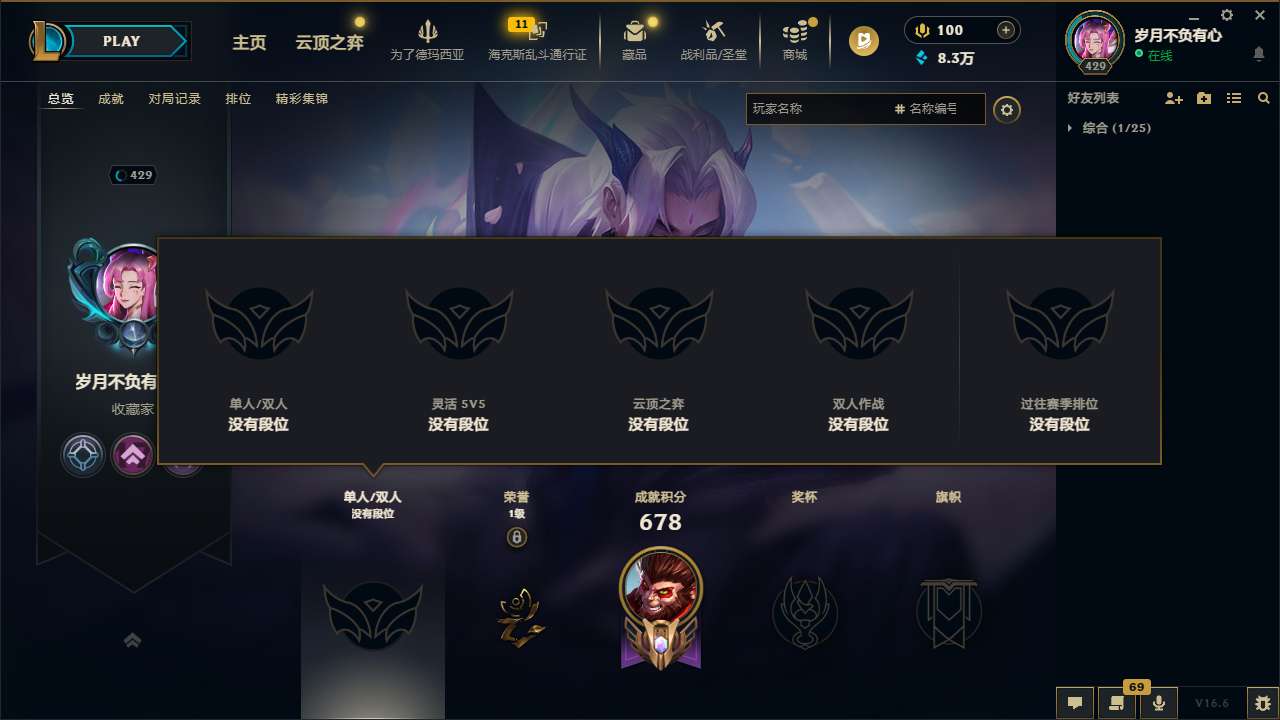
Task: Click the 排位 ranked link
Action: 239,99
